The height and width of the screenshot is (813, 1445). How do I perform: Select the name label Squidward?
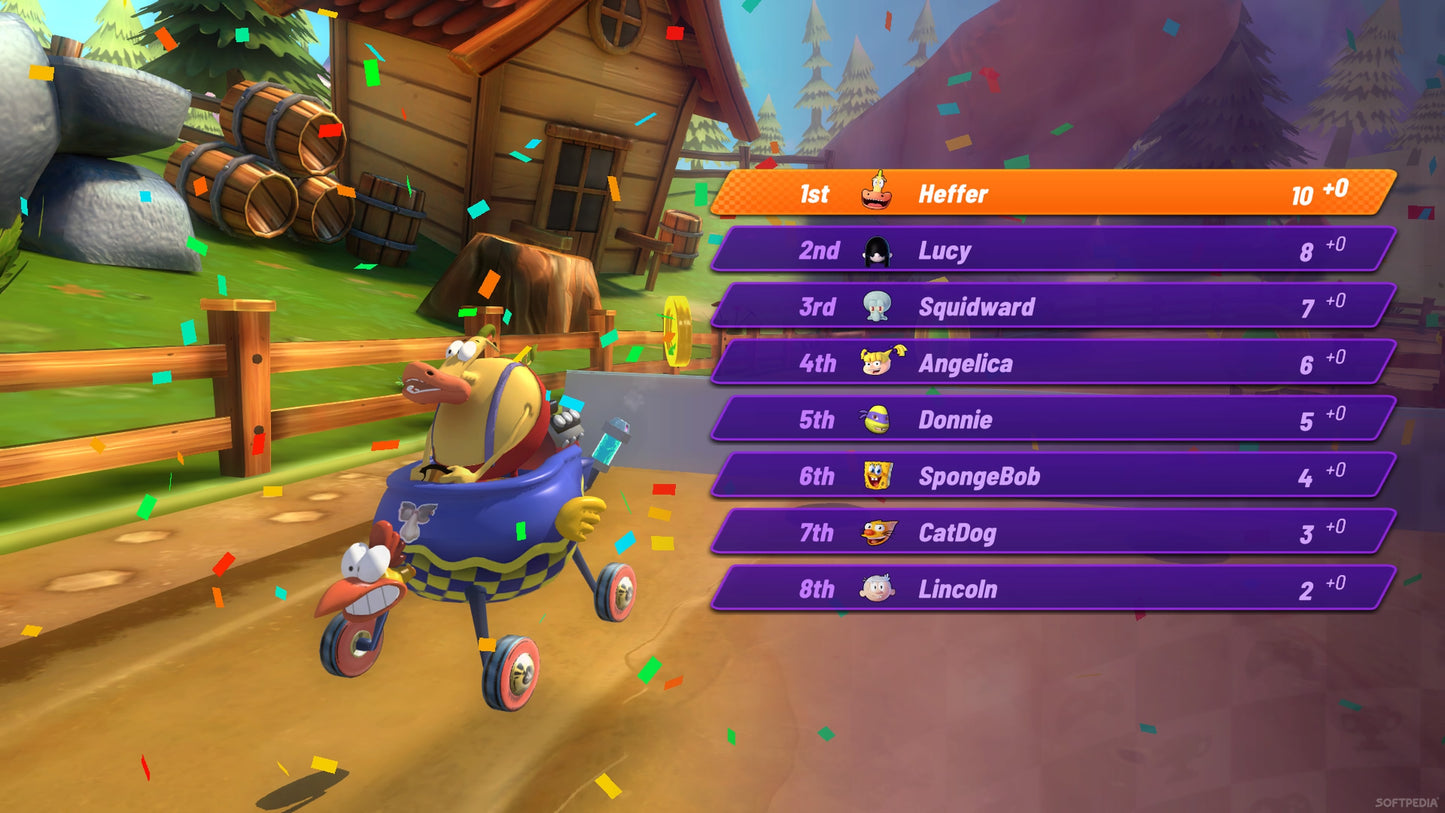point(977,307)
